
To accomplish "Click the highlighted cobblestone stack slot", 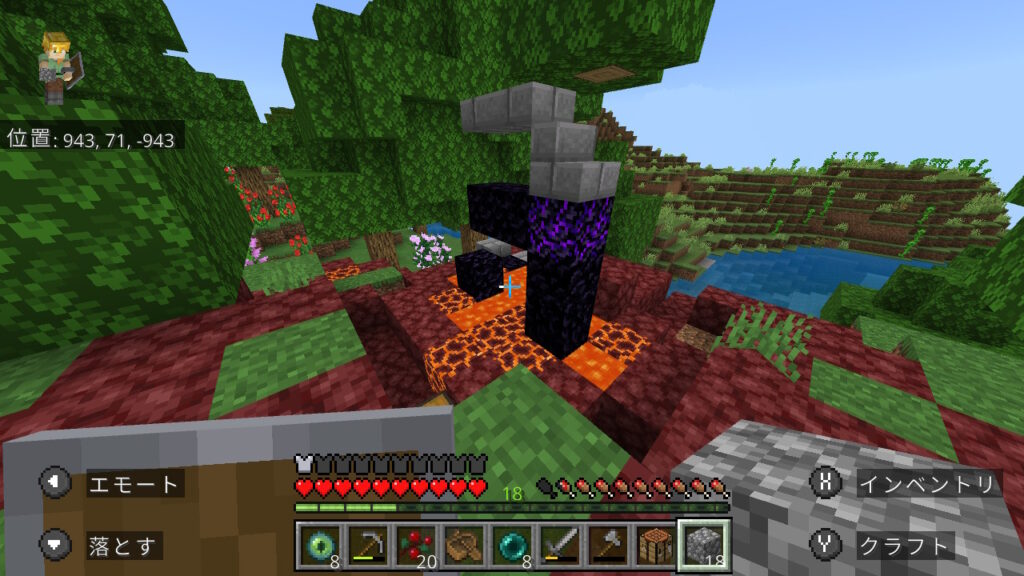I will 704,545.
